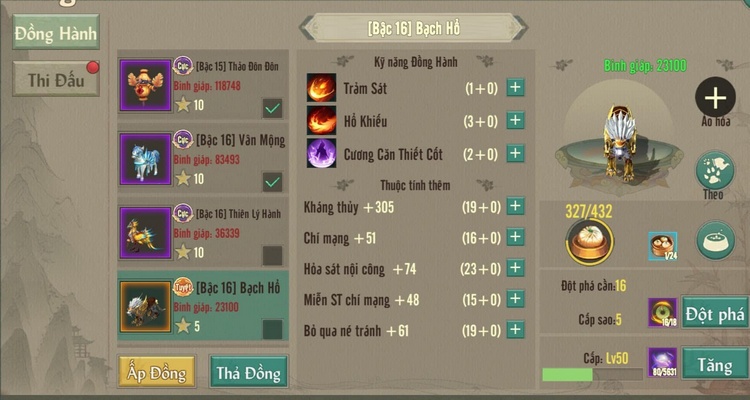Click the Tăng level-up button
Image resolution: width=750 pixels, height=400 pixels.
click(x=715, y=365)
